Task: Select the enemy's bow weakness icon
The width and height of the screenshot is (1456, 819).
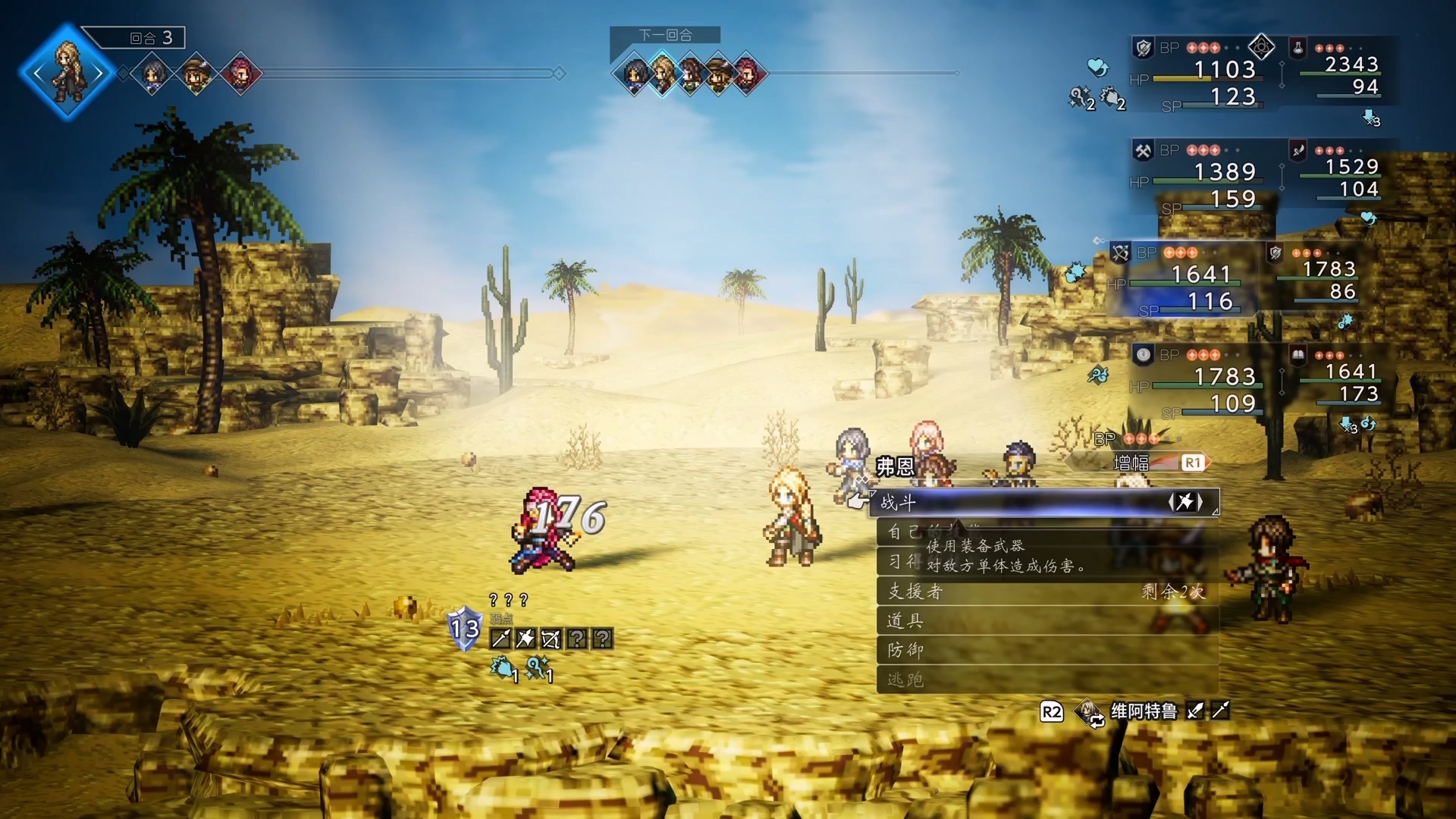Action: 551,639
